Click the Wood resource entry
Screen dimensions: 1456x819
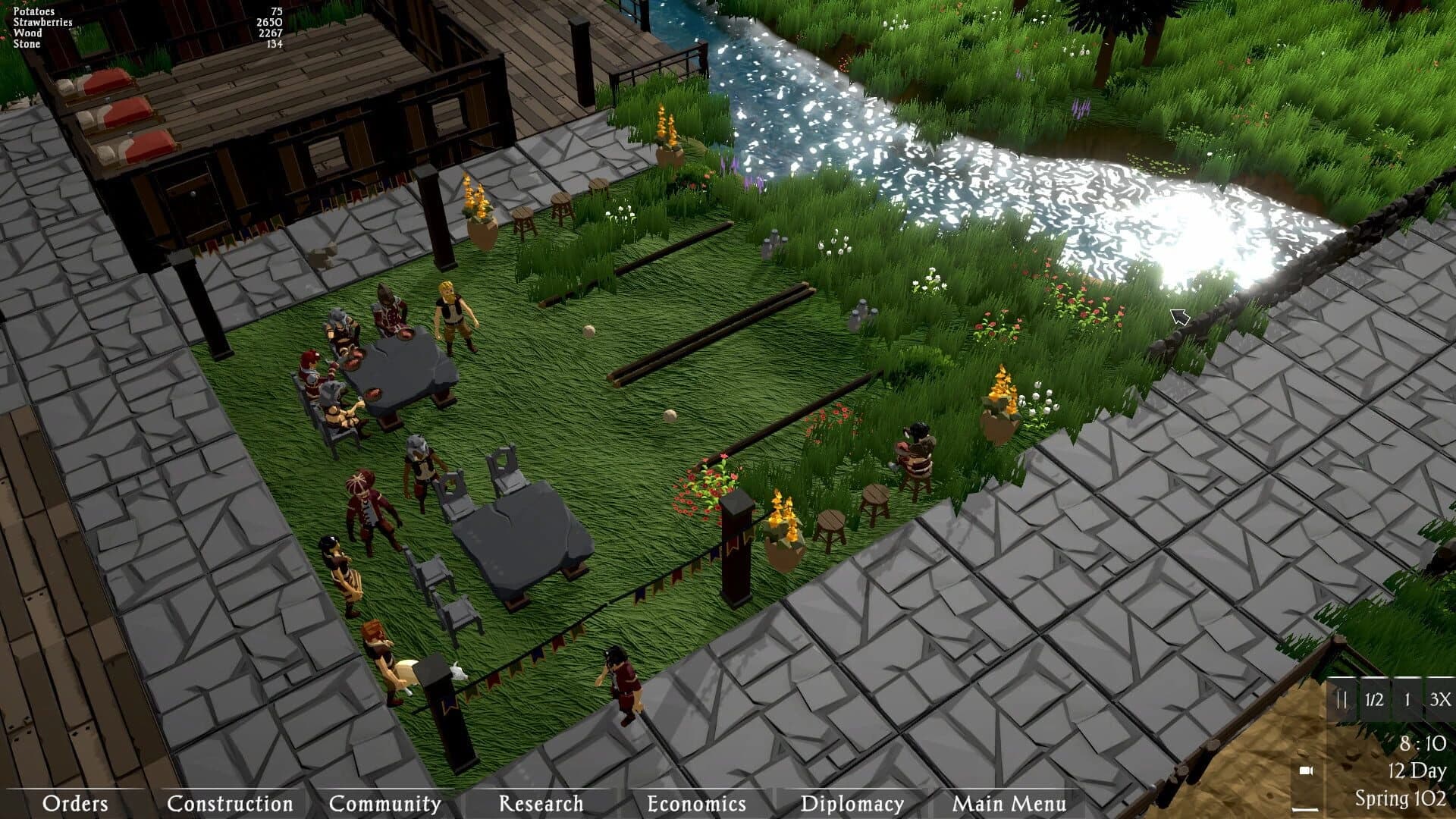tap(27, 33)
